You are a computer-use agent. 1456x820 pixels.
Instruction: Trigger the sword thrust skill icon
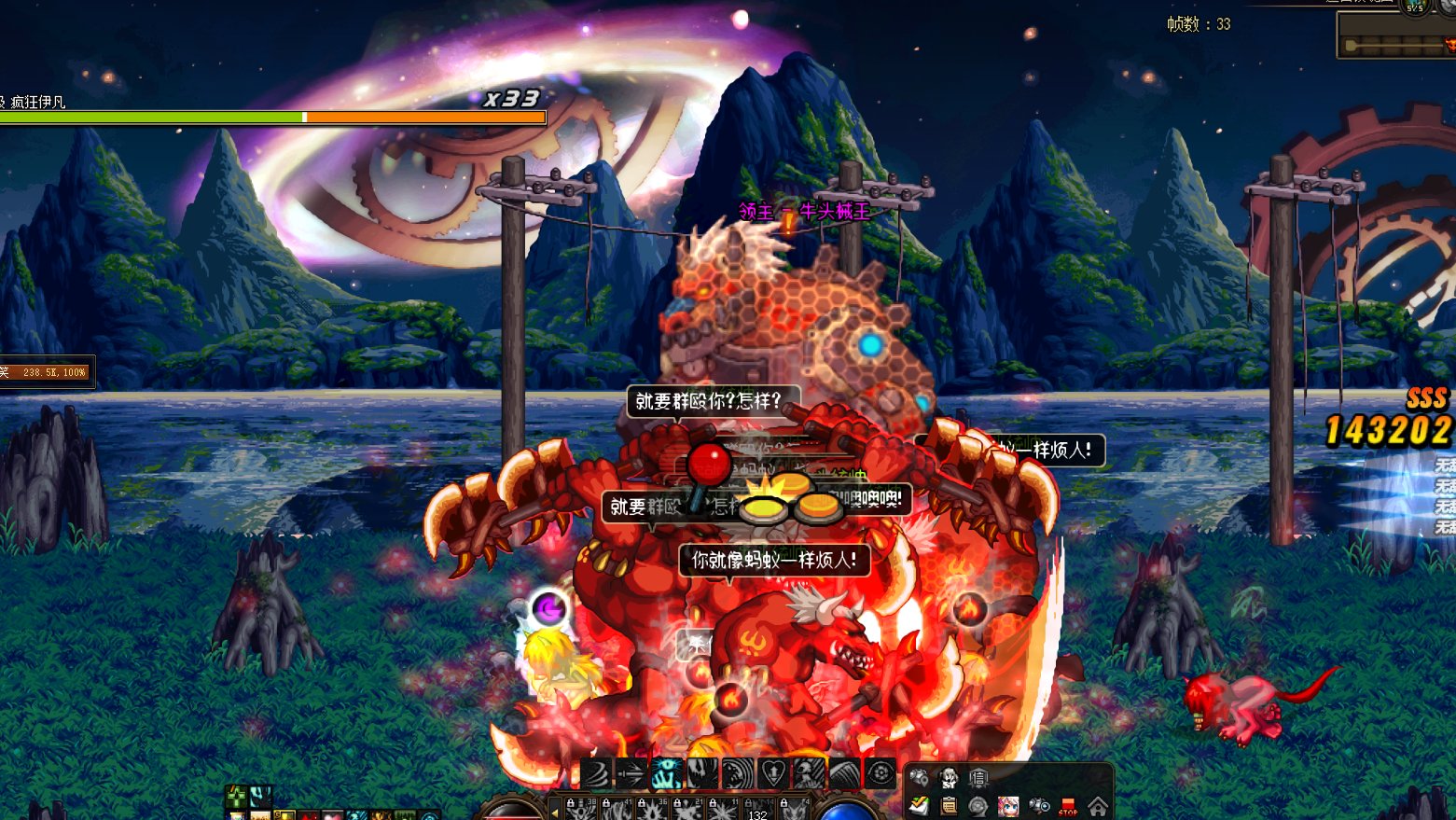click(x=631, y=773)
